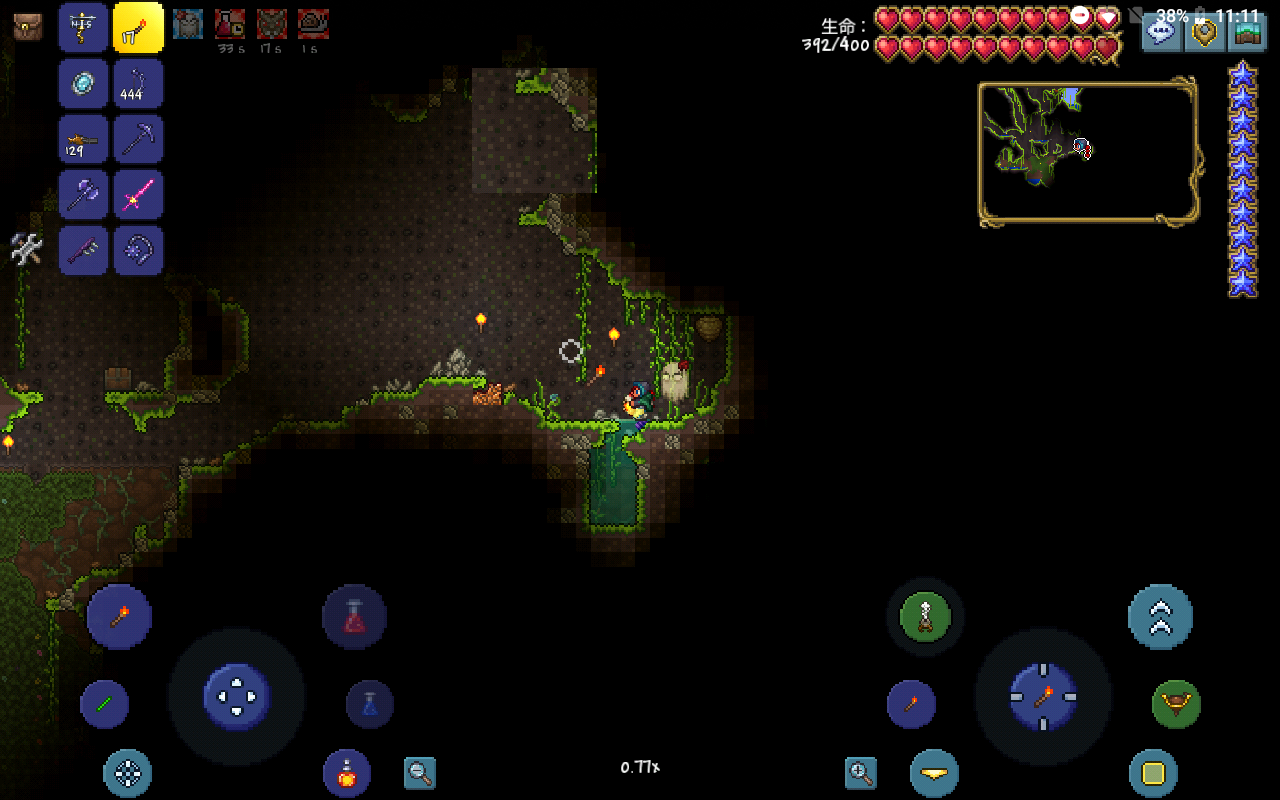The height and width of the screenshot is (800, 1280).
Task: Choose the magic mirror slot
Action: click(84, 83)
